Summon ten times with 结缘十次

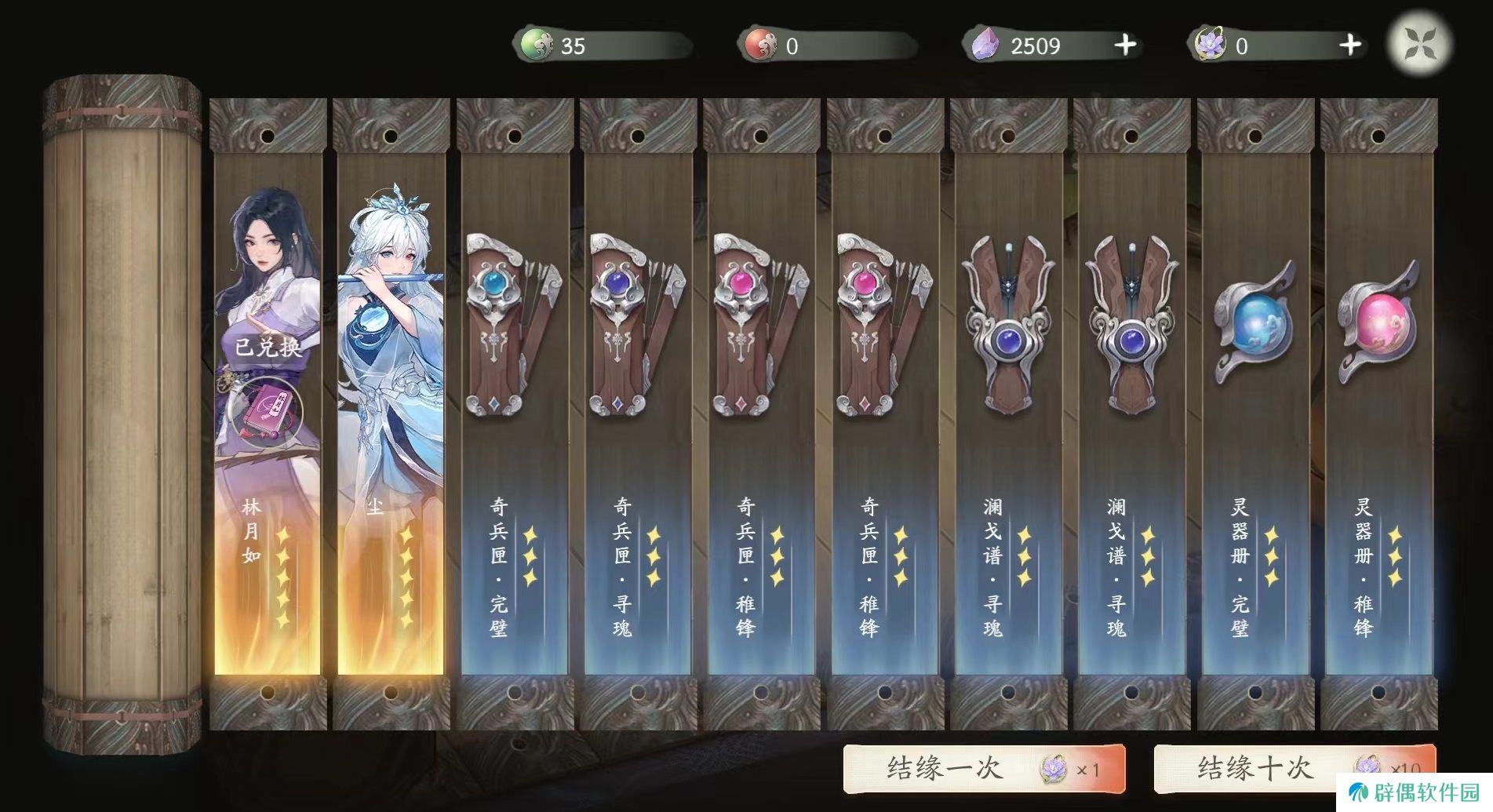coord(1295,768)
